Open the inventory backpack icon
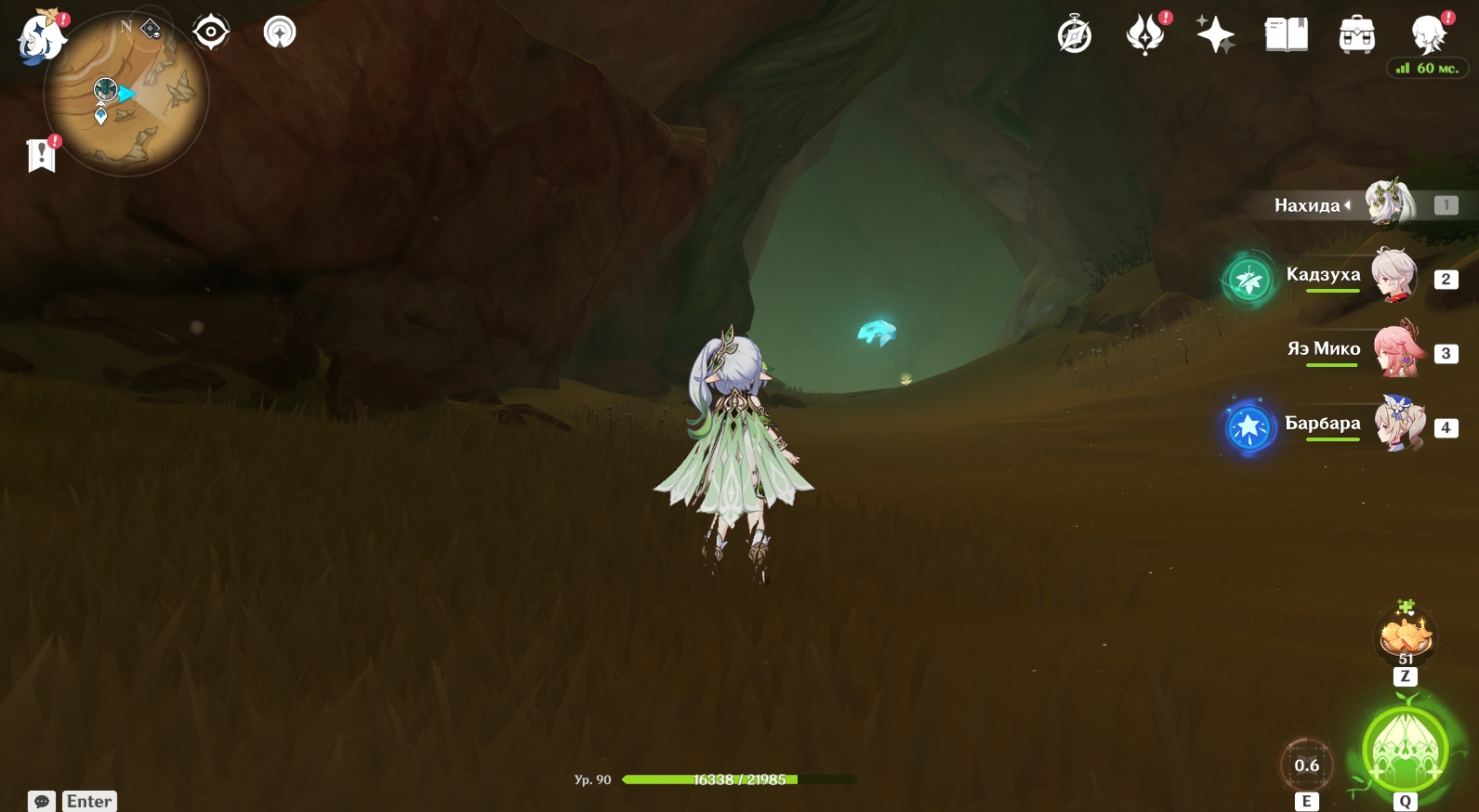This screenshot has height=812, width=1479. point(1357,36)
